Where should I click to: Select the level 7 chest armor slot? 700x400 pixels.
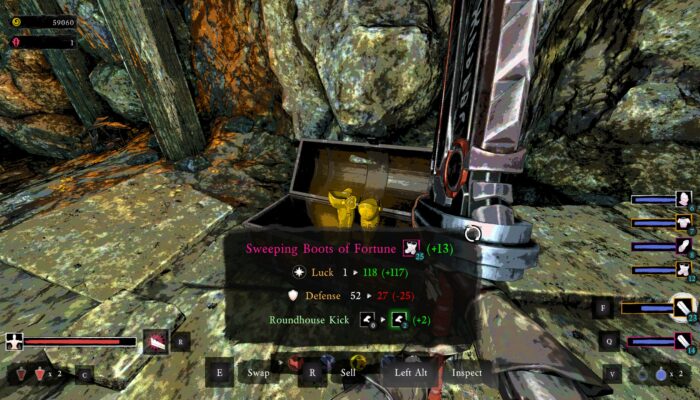[683, 222]
